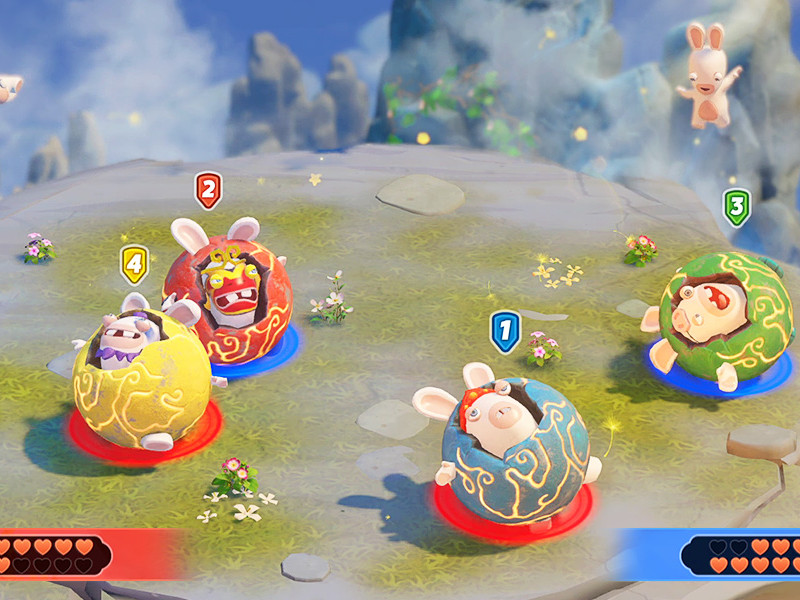800x600 pixels.
Task: Click the blue player 1 marker
Action: click(x=505, y=330)
